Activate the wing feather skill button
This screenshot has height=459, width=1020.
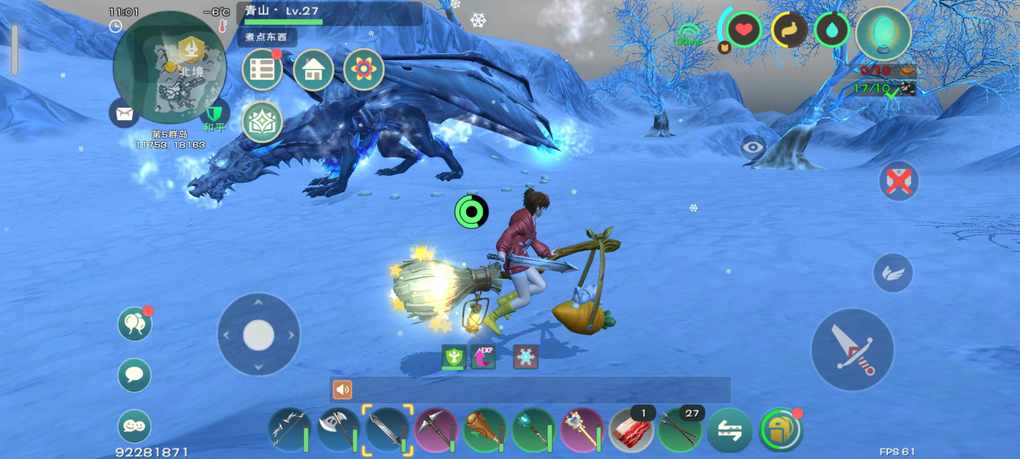(x=893, y=272)
